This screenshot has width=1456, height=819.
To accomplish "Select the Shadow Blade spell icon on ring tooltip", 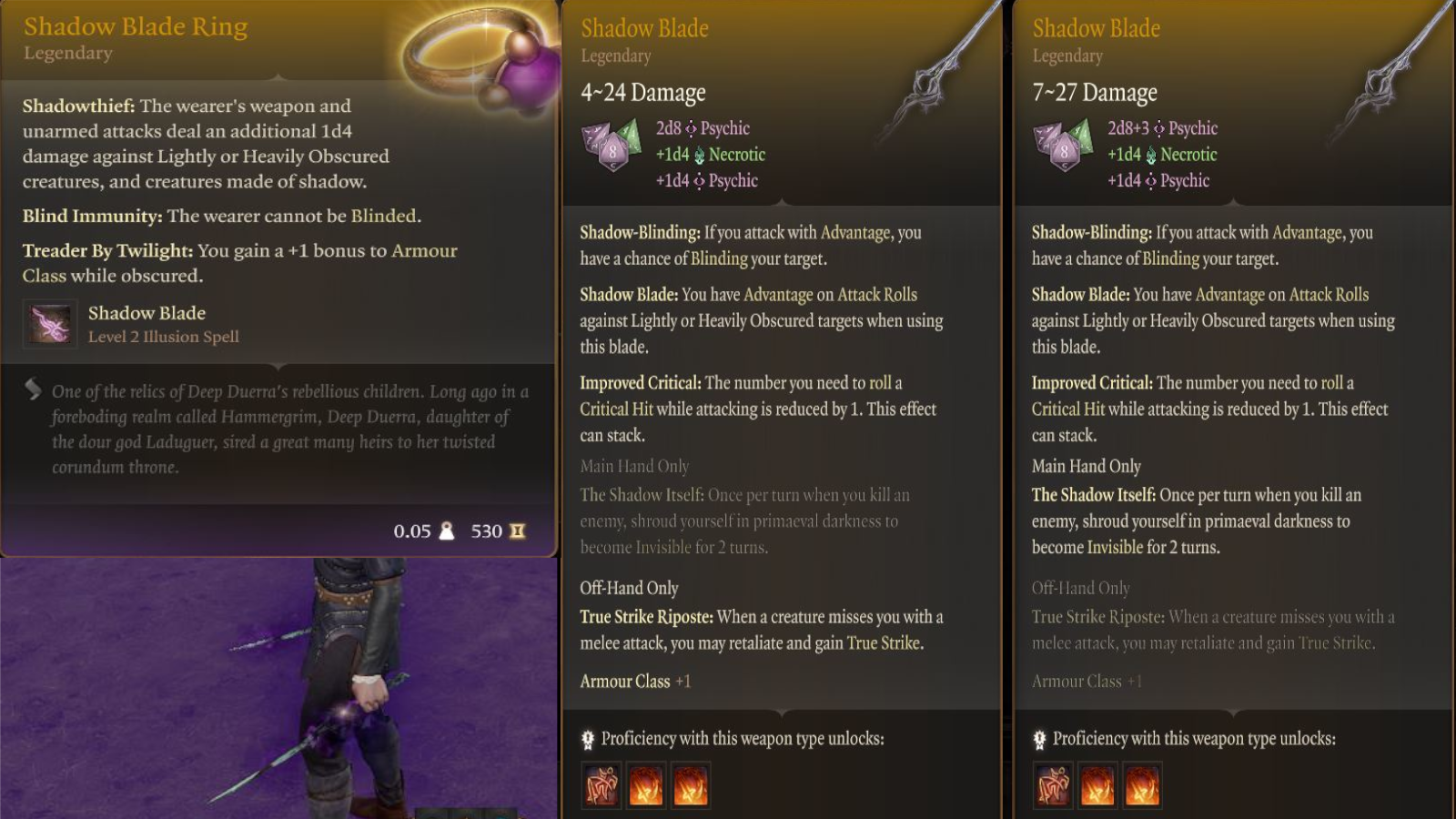I will click(50, 324).
